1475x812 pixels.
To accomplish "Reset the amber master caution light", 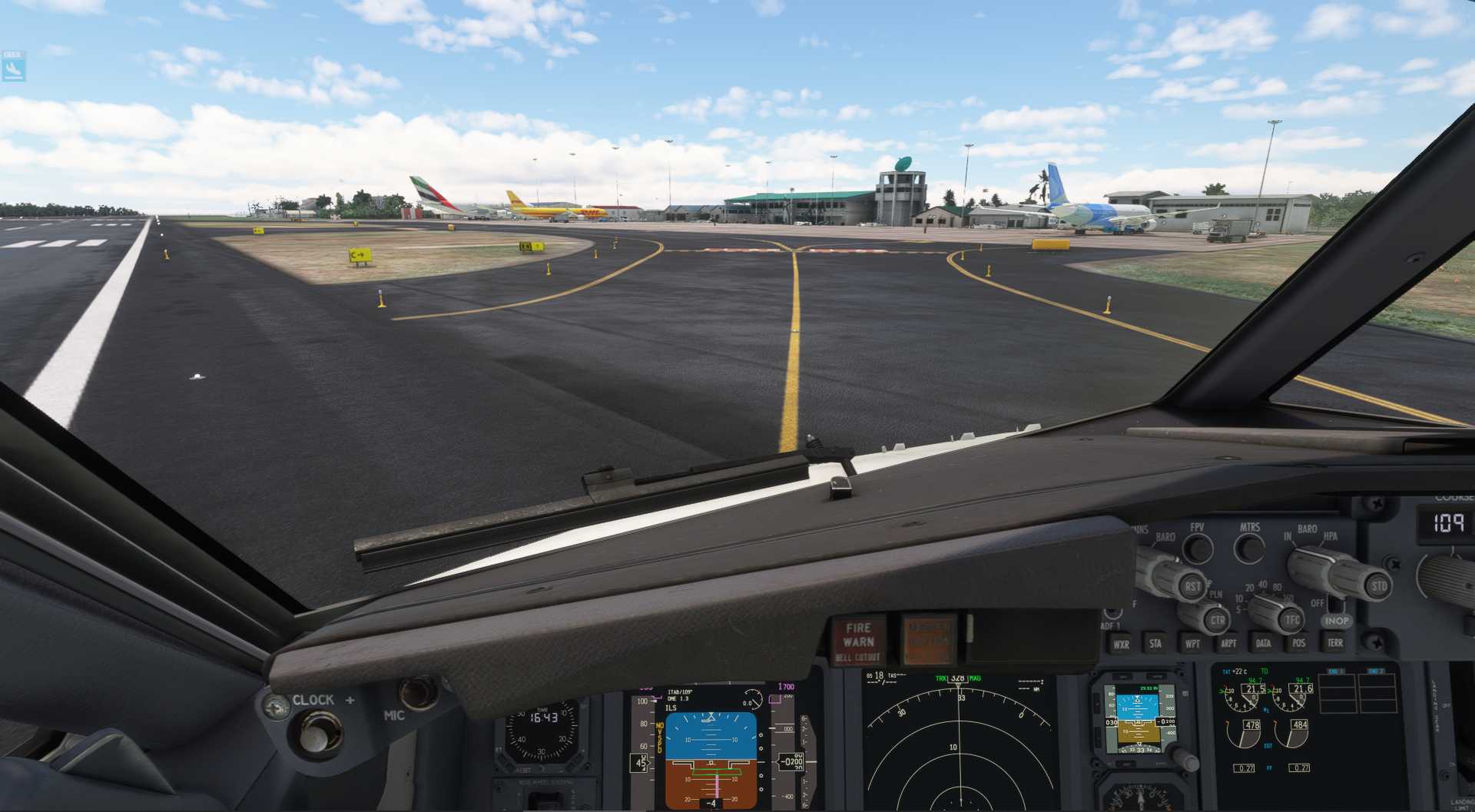I will click(929, 639).
